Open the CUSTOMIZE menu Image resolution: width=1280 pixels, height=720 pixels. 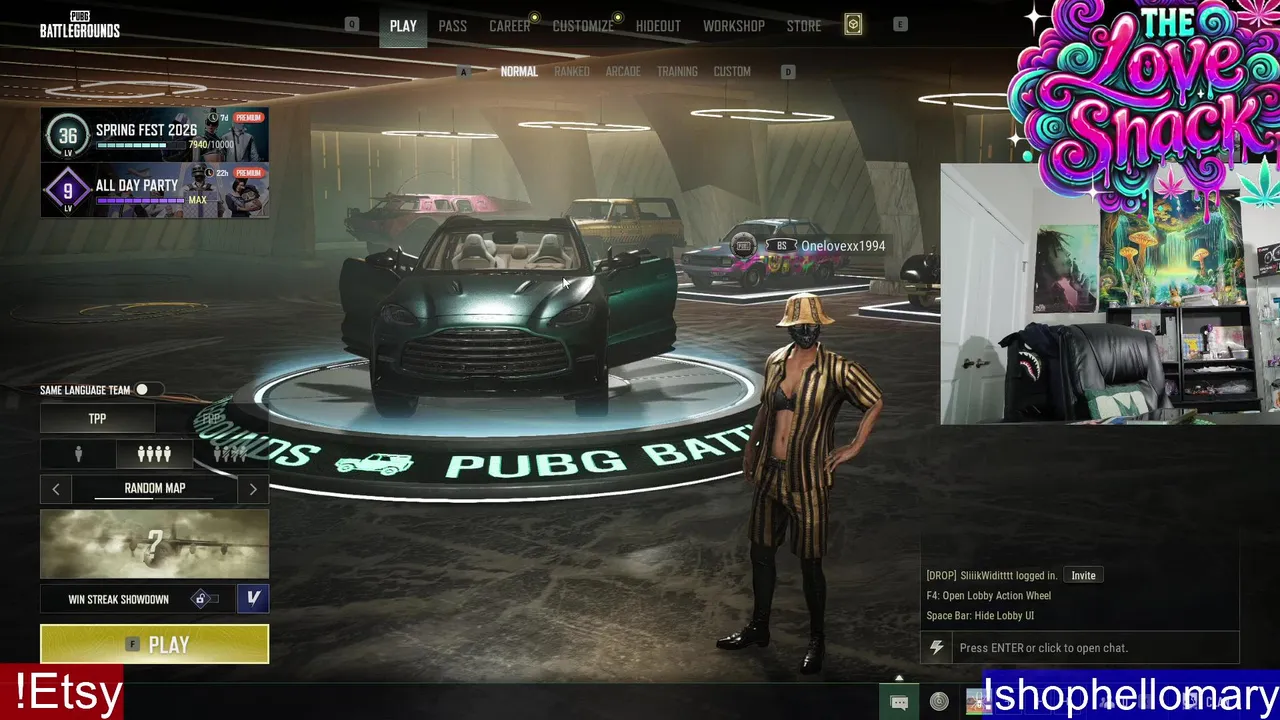tap(583, 26)
